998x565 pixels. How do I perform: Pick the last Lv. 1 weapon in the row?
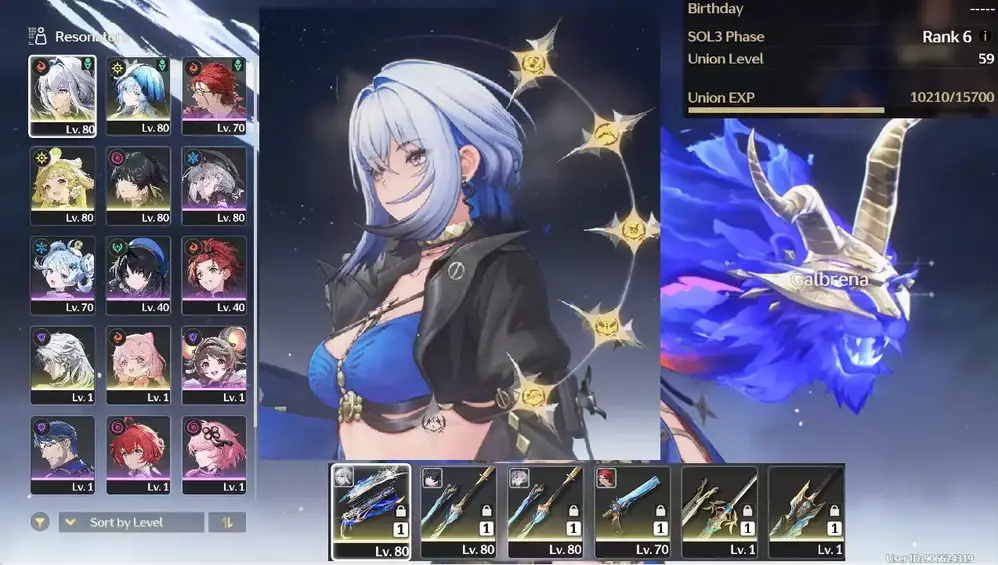coord(806,511)
